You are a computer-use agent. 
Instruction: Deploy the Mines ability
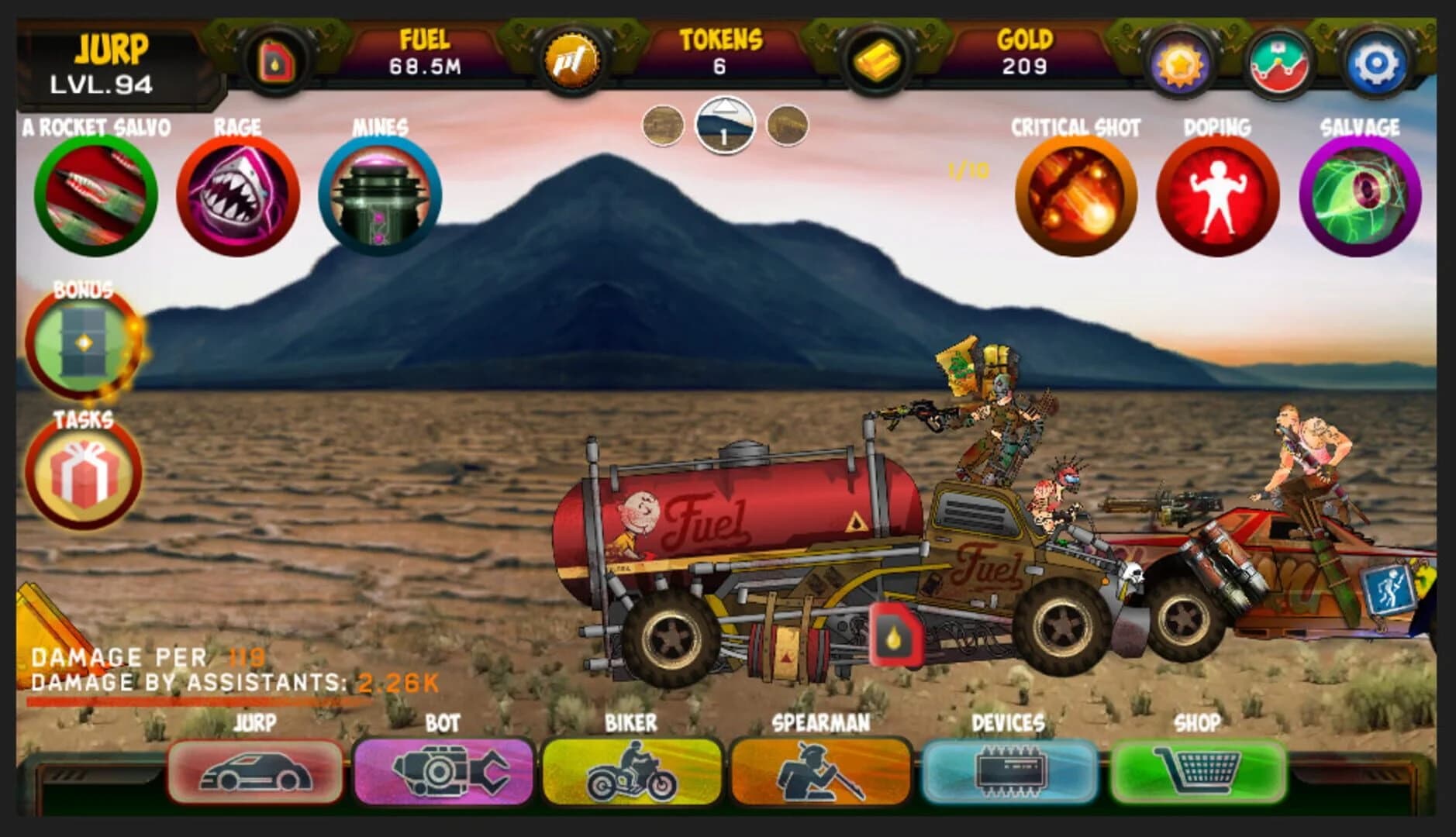[x=378, y=194]
